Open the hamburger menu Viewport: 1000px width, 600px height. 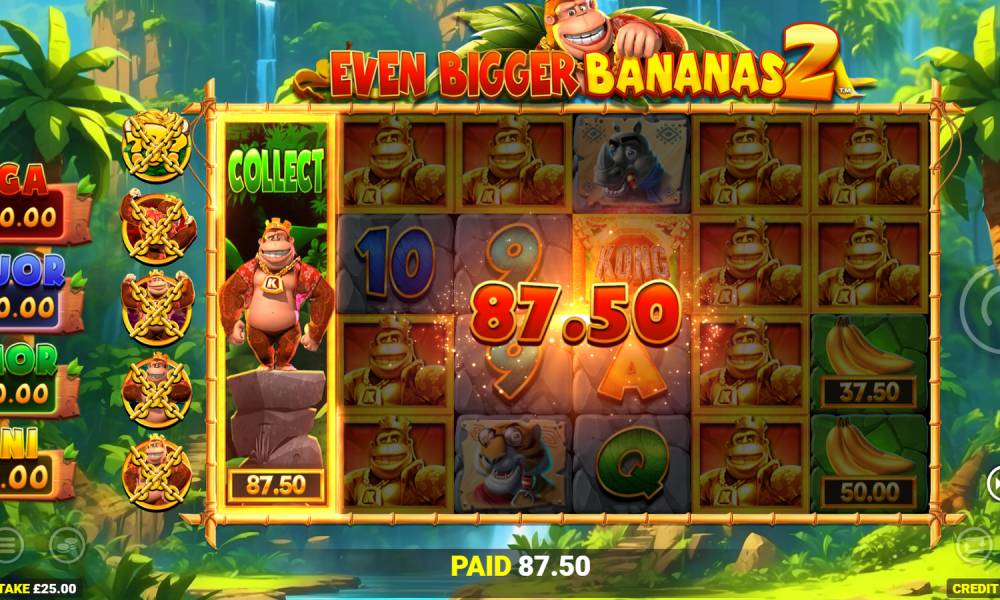point(8,544)
